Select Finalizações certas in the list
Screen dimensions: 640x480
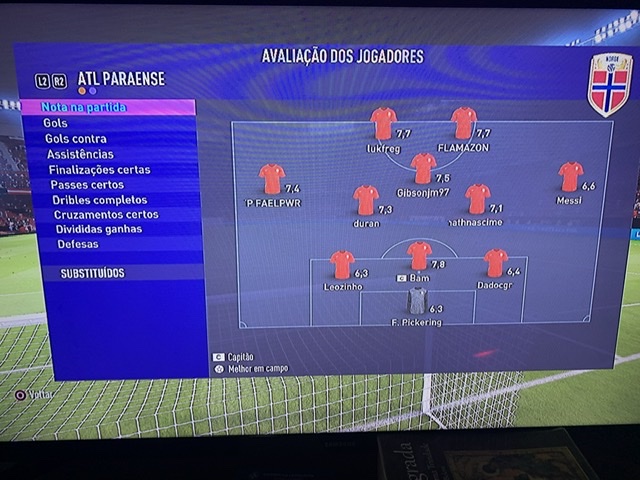click(x=99, y=170)
